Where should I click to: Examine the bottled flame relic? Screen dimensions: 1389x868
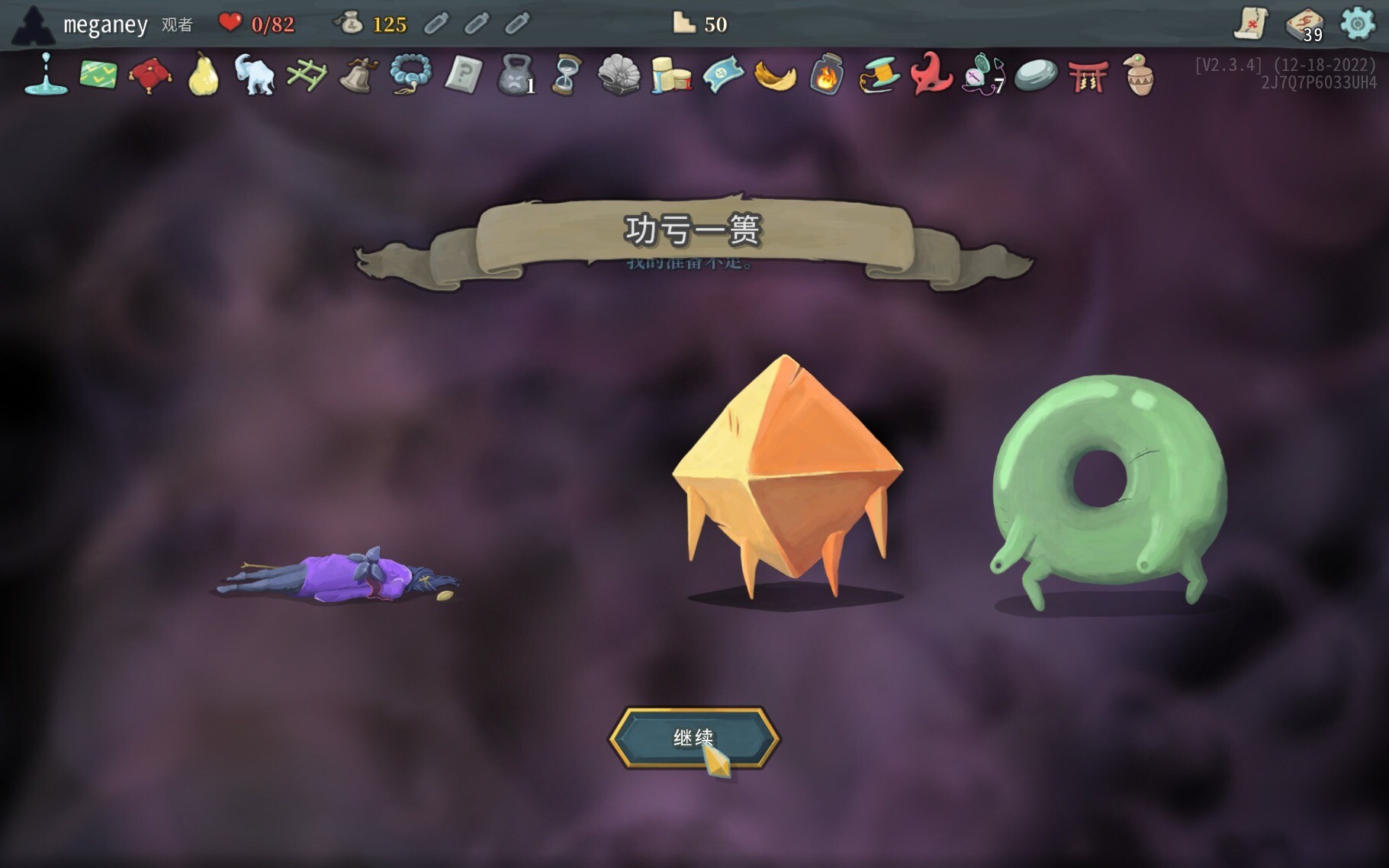tap(826, 76)
